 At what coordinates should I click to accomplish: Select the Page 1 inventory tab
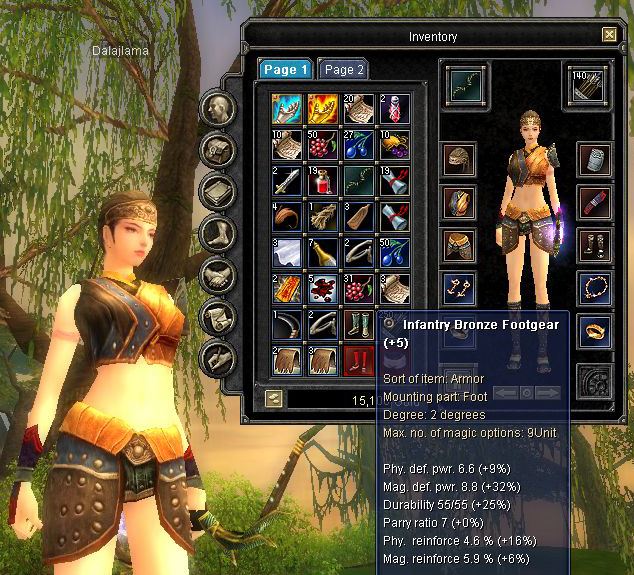click(285, 70)
